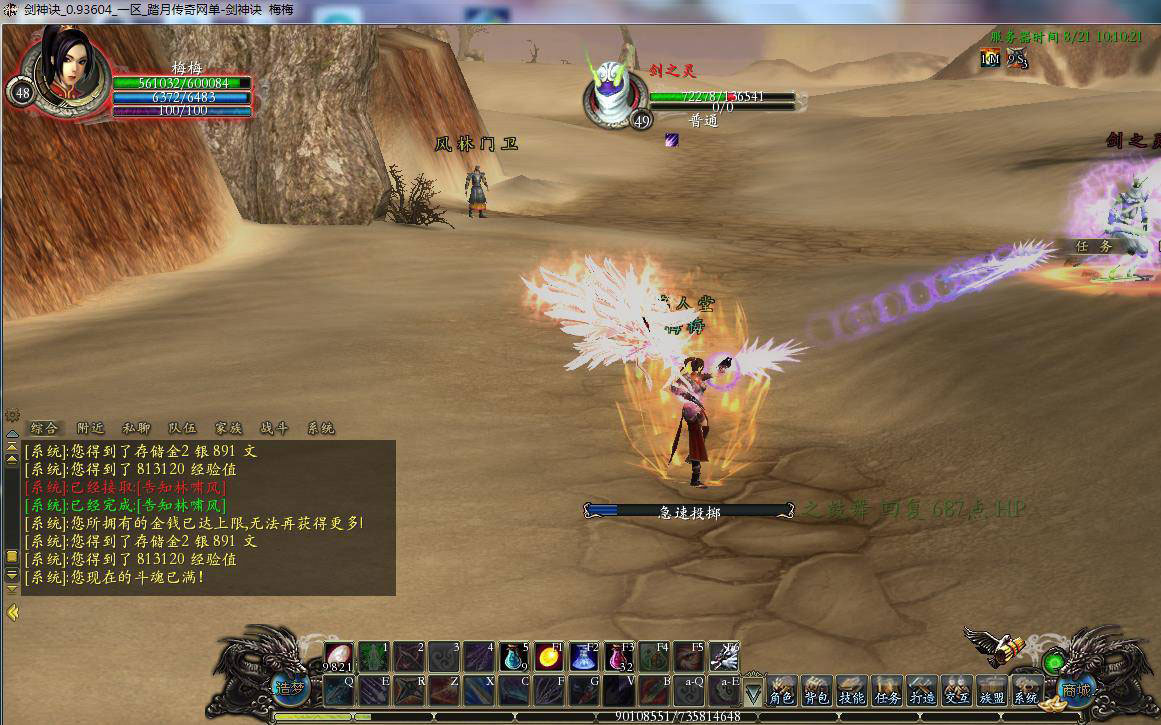Open the 商城 shop orb
Viewport: 1161px width, 725px height.
tap(1077, 689)
